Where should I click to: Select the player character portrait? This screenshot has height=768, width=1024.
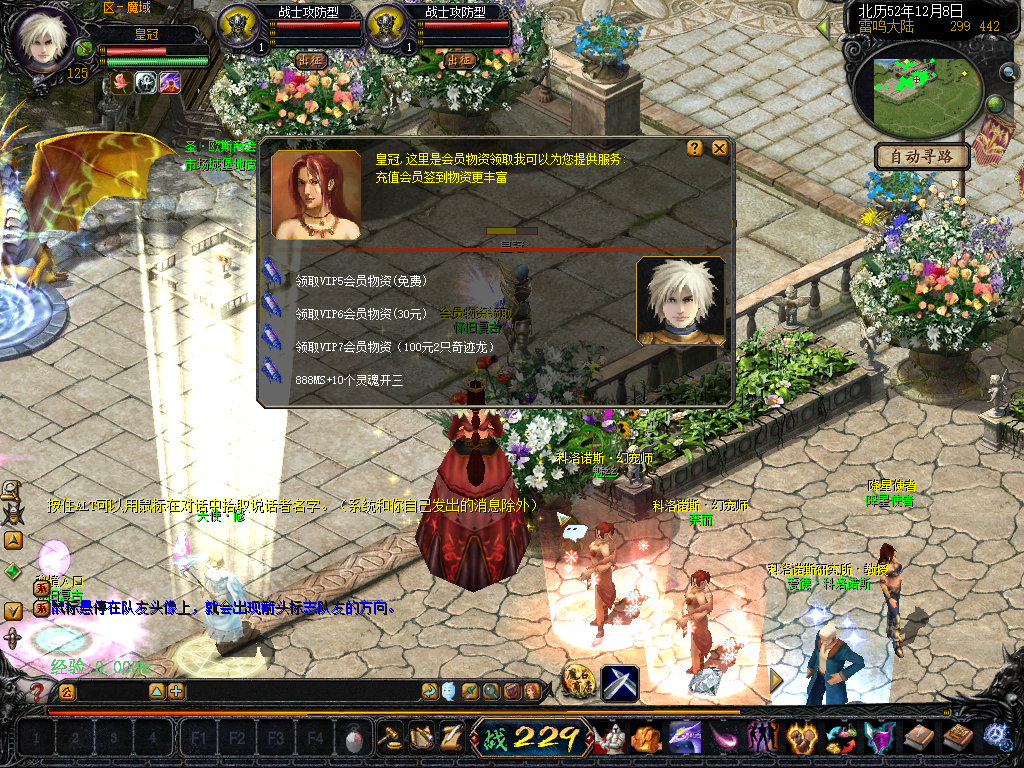[44, 42]
